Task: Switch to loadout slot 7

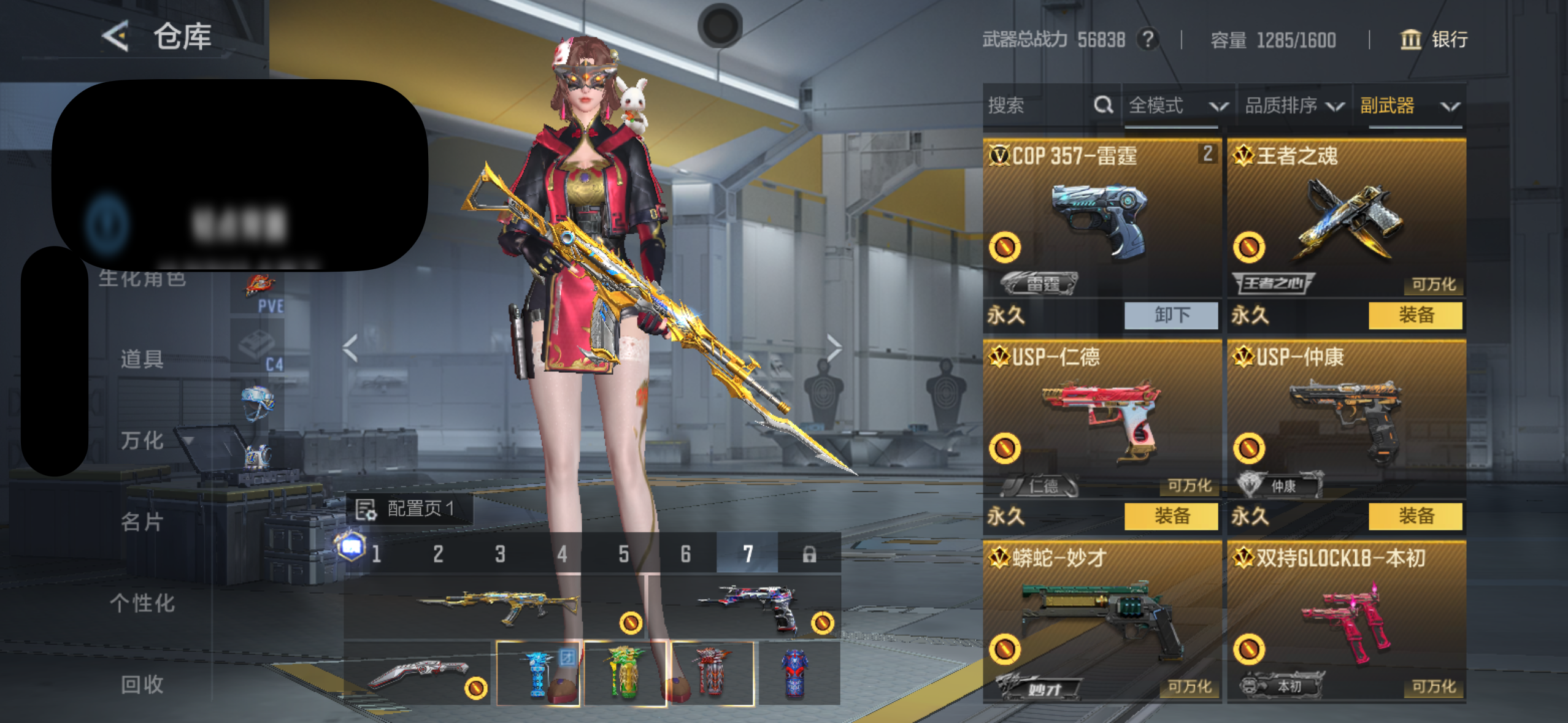Action: pyautogui.click(x=747, y=554)
